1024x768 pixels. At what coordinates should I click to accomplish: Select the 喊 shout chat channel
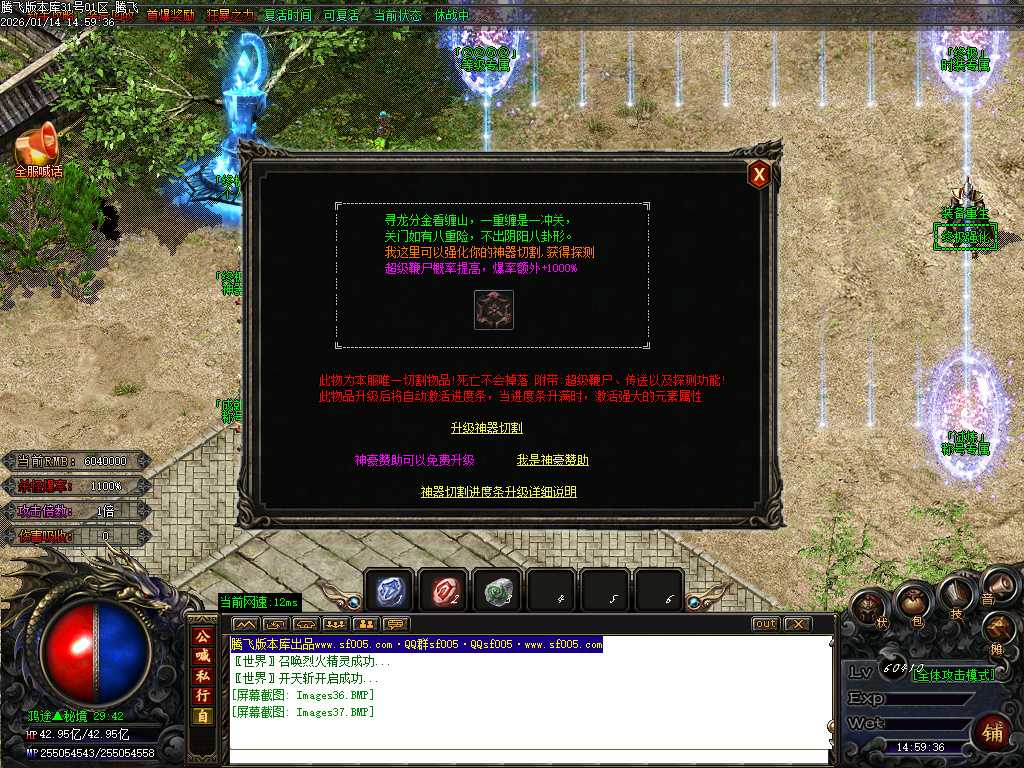coord(203,655)
